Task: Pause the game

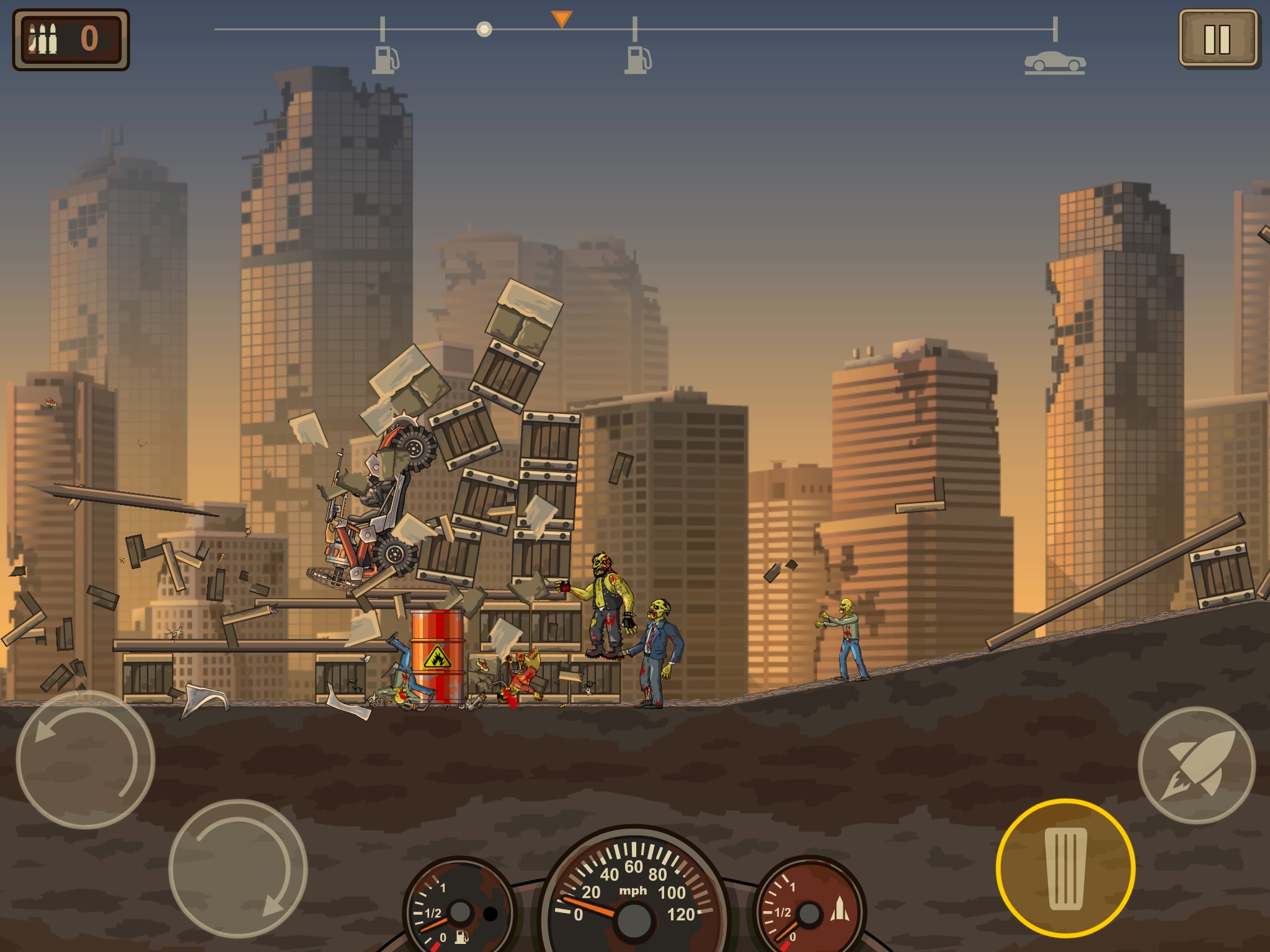Action: (1217, 38)
